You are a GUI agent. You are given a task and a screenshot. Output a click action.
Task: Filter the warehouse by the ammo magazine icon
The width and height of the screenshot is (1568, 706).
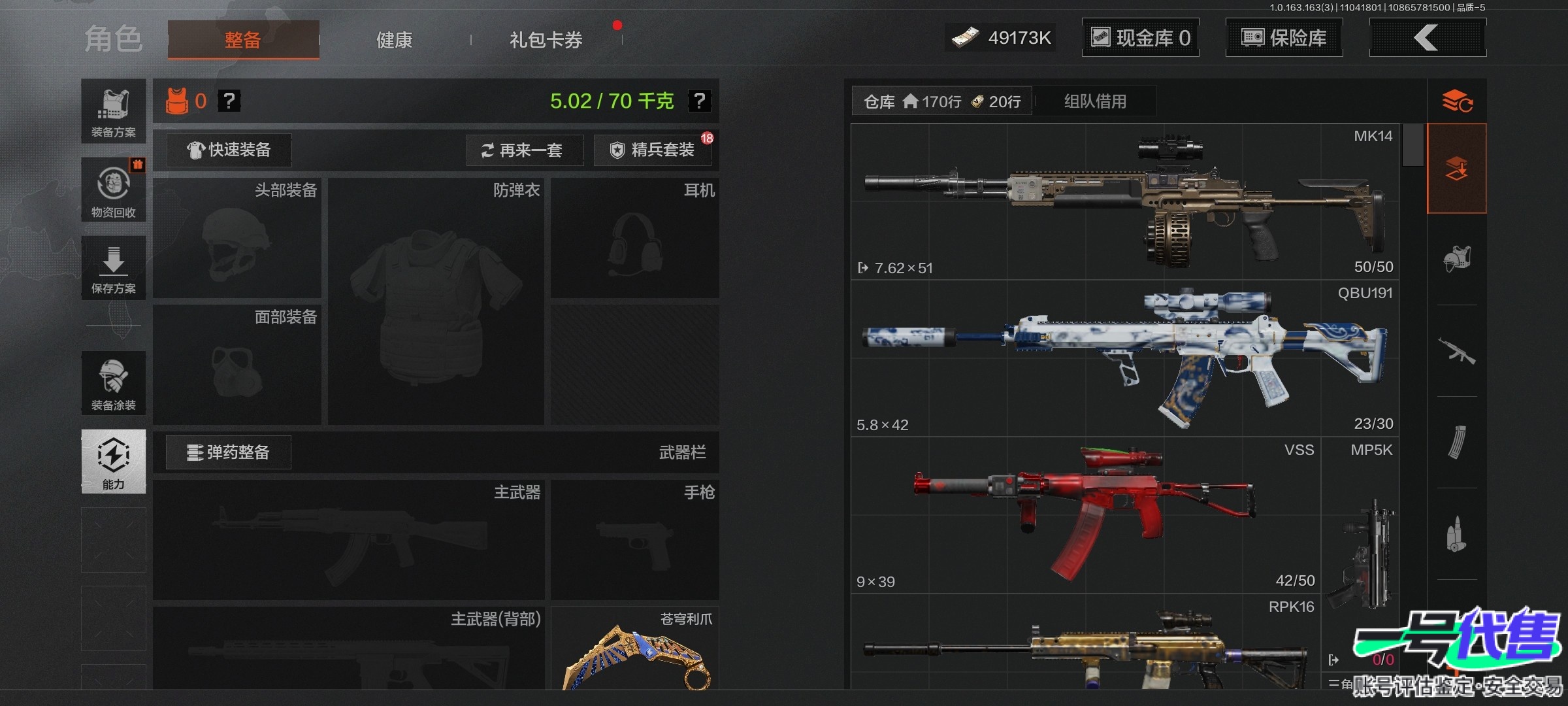(1457, 443)
